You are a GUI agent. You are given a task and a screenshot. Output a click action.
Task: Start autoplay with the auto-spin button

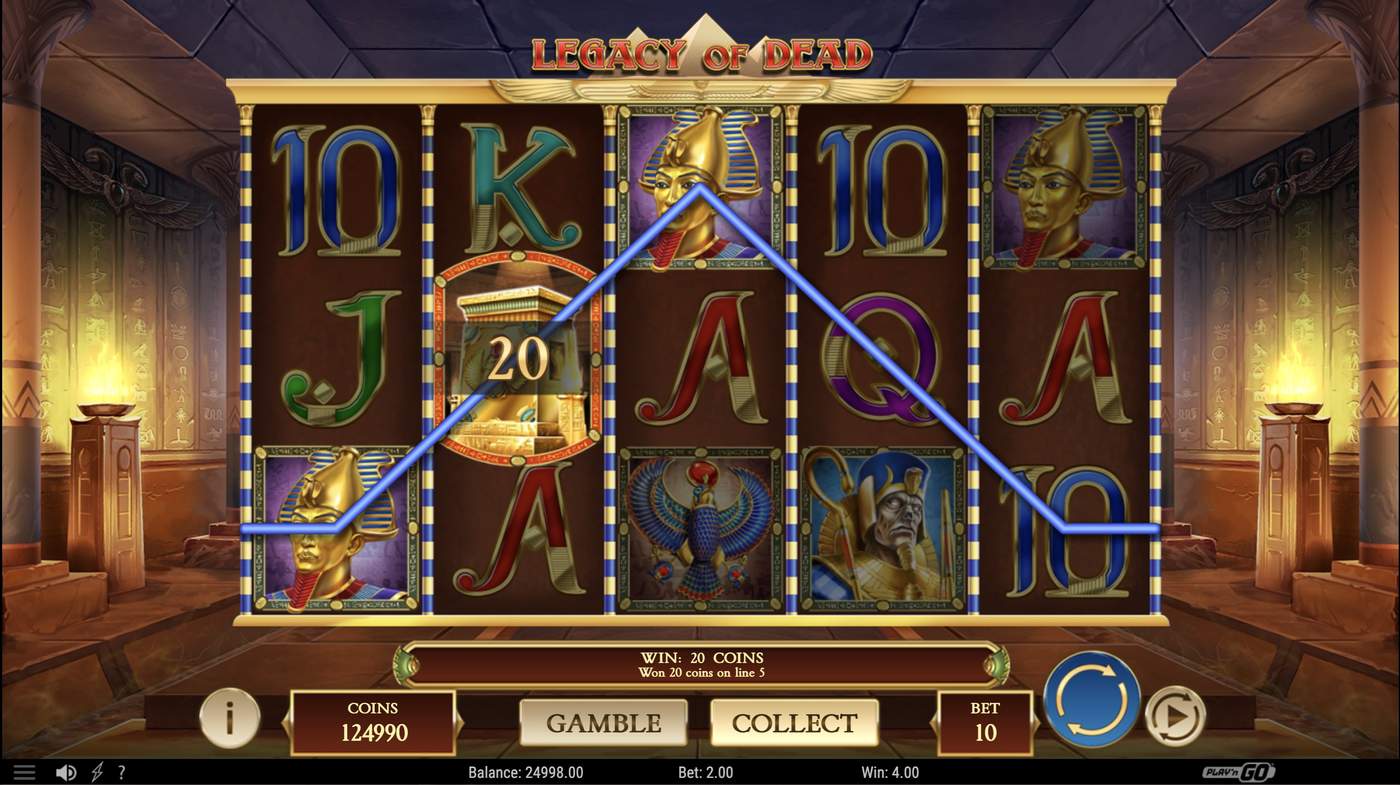[1176, 717]
